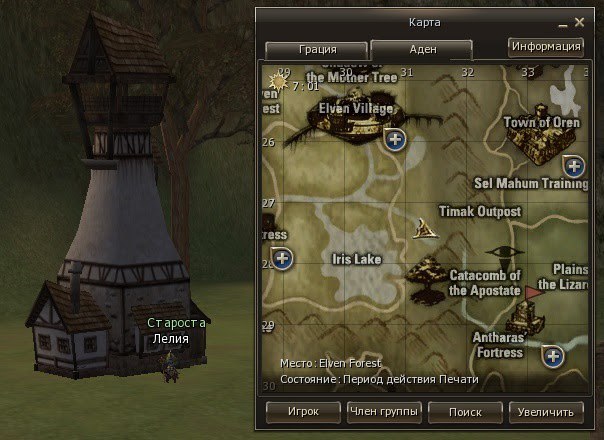
Task: Click the blue plus marker under Town of Oren
Action: 574,166
